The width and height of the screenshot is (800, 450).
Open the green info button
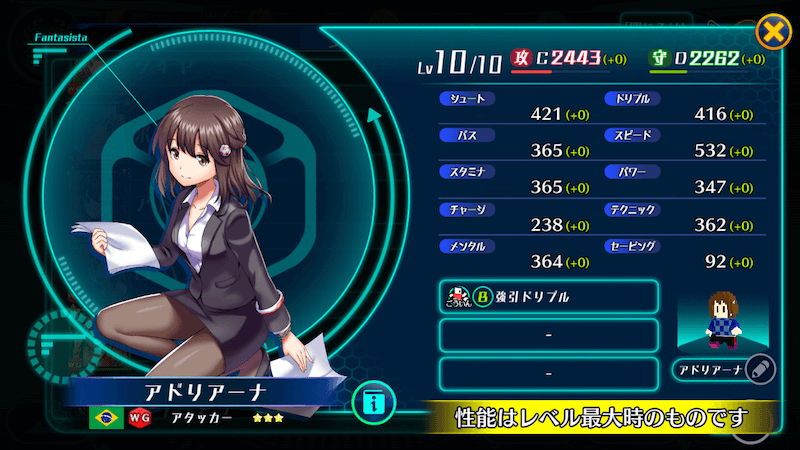click(x=374, y=405)
